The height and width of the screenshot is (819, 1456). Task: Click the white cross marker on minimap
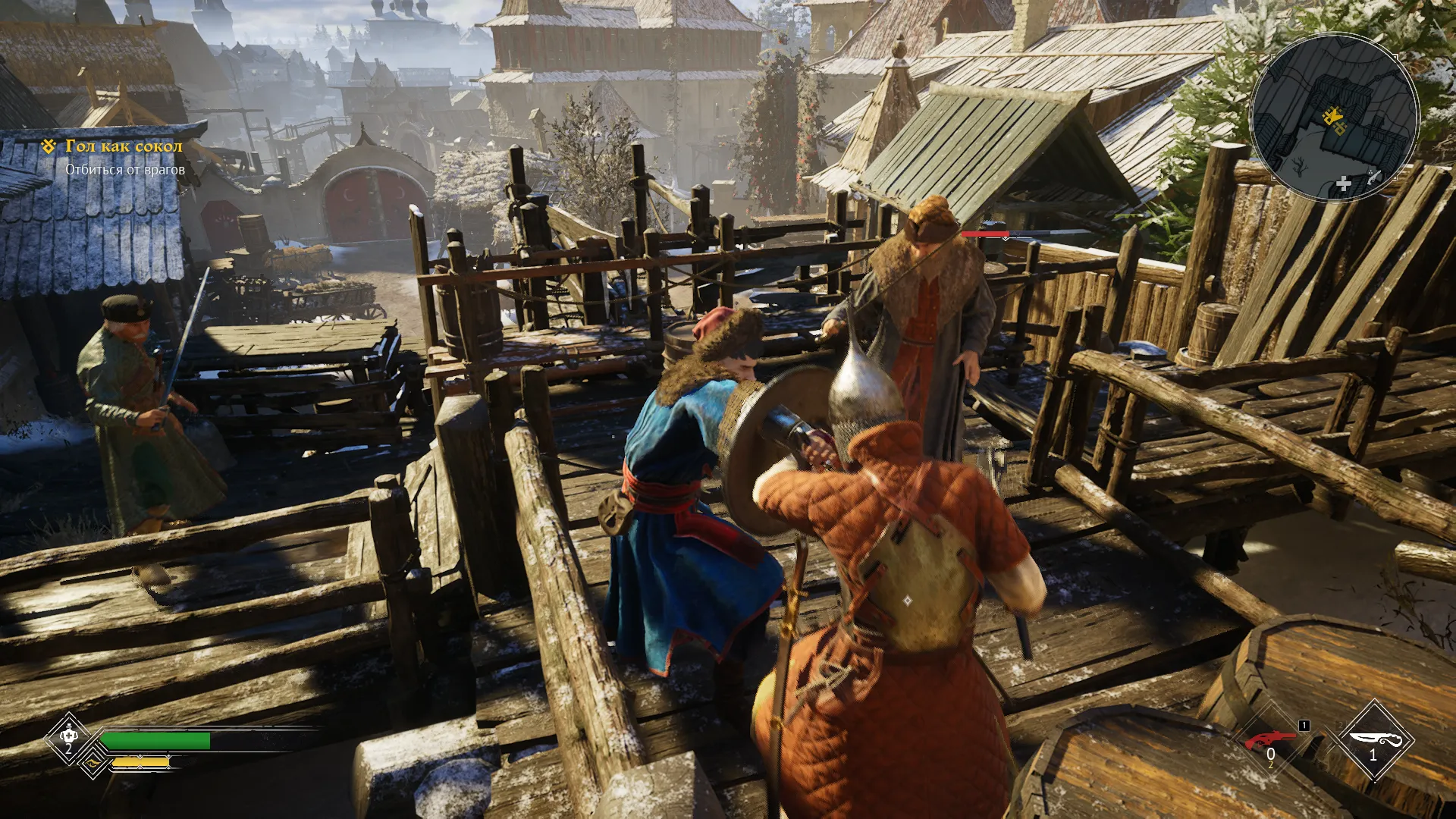point(1343,184)
